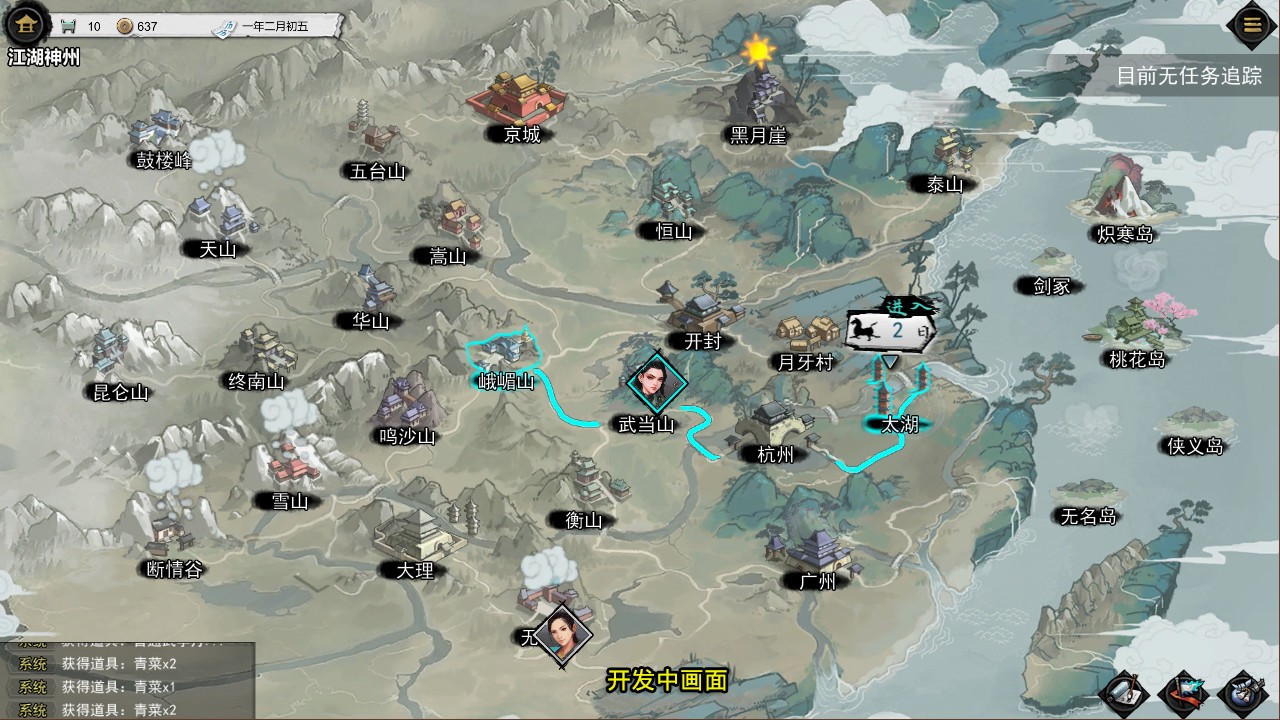Click the golden pavilion home icon
This screenshot has height=720, width=1280.
25,23
